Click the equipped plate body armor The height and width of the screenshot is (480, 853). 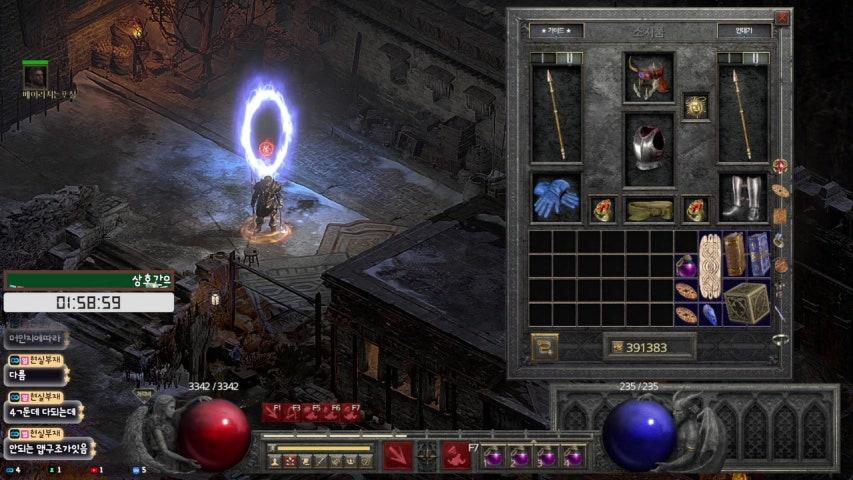point(649,148)
